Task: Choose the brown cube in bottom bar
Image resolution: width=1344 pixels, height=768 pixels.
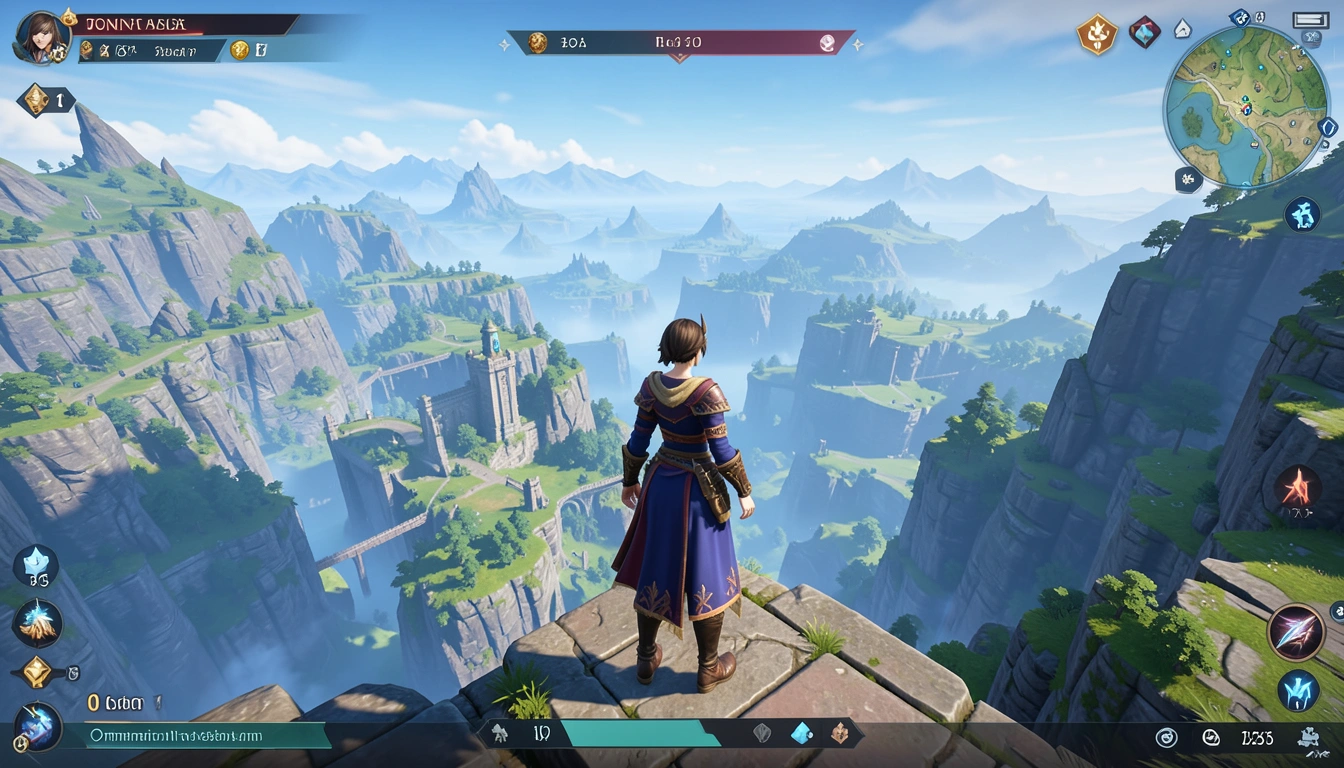Action: point(840,733)
